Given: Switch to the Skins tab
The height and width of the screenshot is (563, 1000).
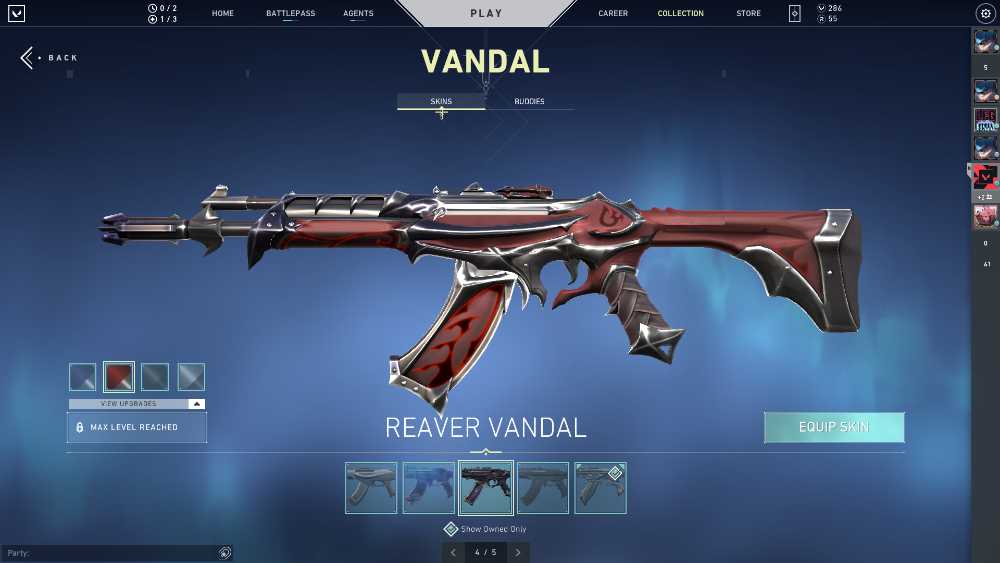Looking at the screenshot, I should pos(441,102).
